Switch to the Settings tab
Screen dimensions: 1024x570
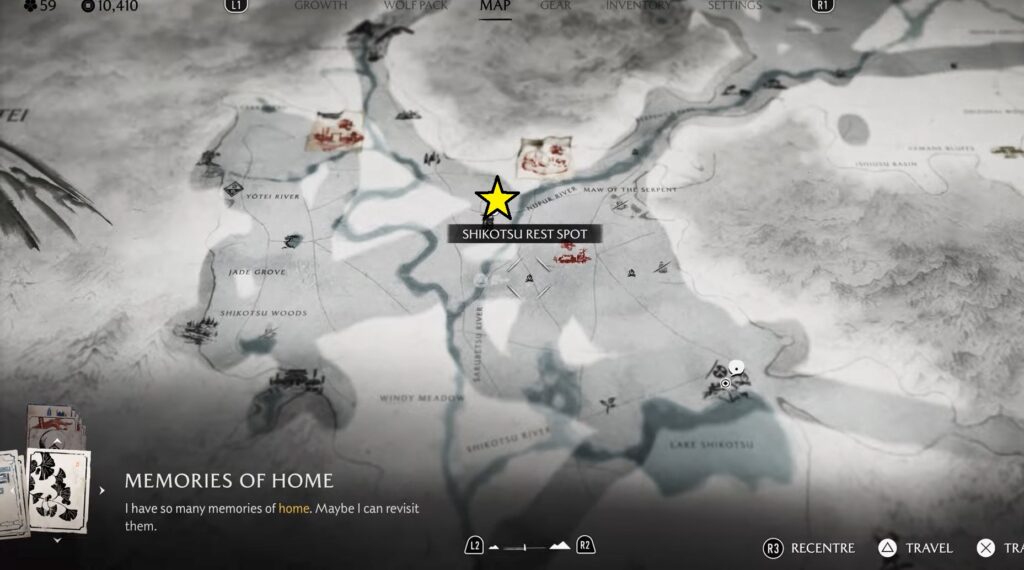(735, 5)
